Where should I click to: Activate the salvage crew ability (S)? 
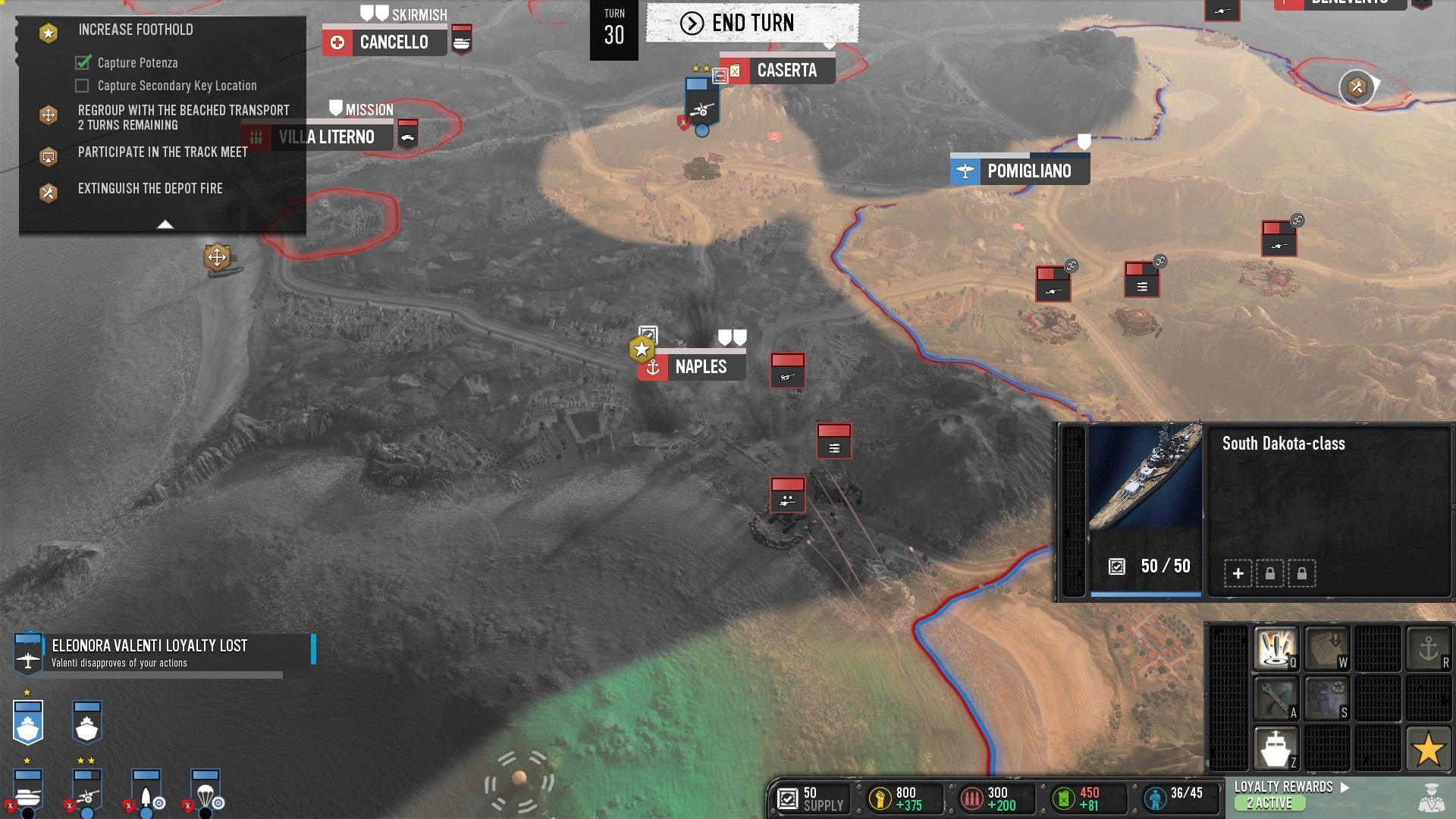pos(1327,699)
